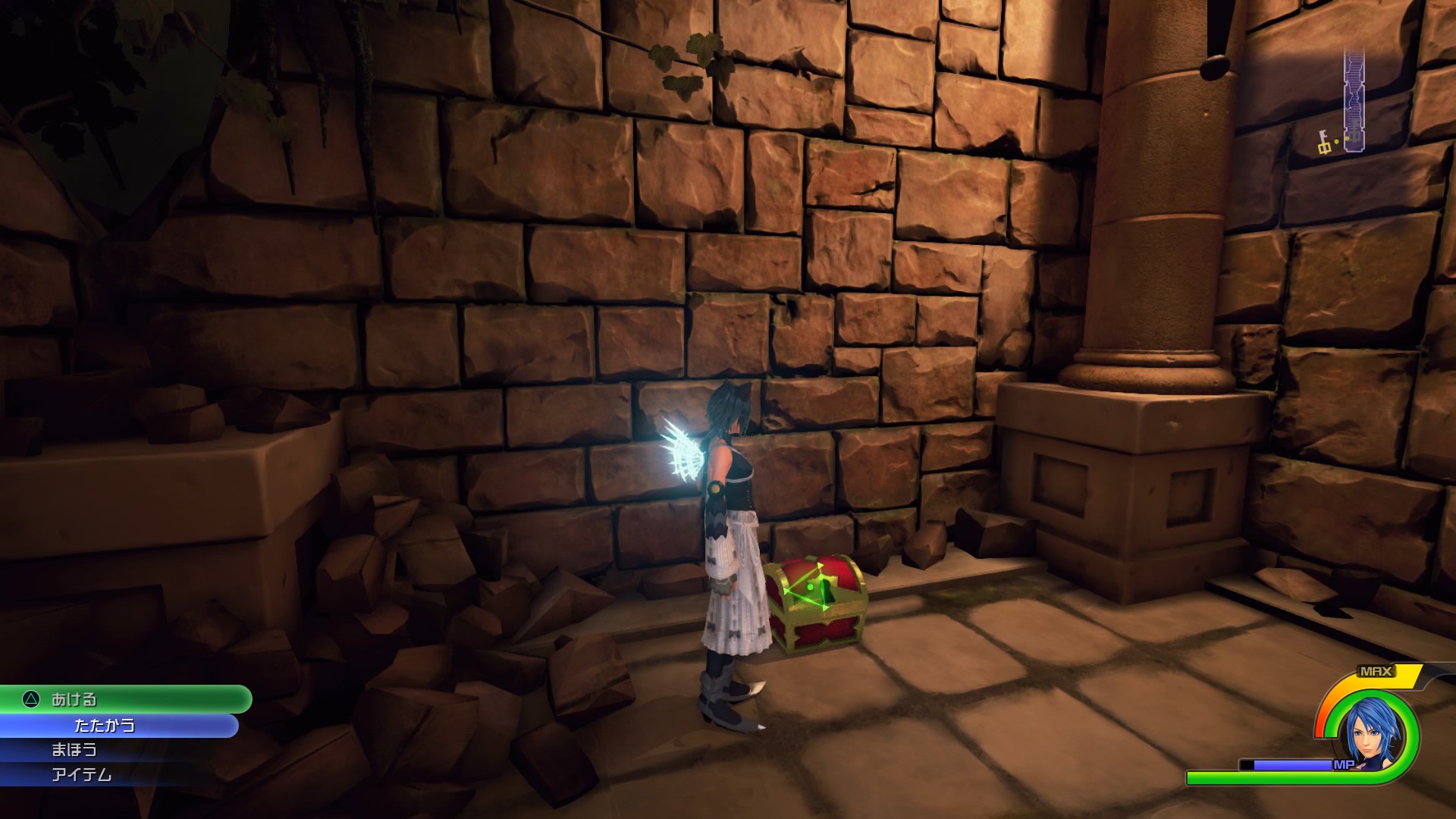Open the アイテム items submenu
Image resolution: width=1456 pixels, height=819 pixels.
[x=82, y=774]
